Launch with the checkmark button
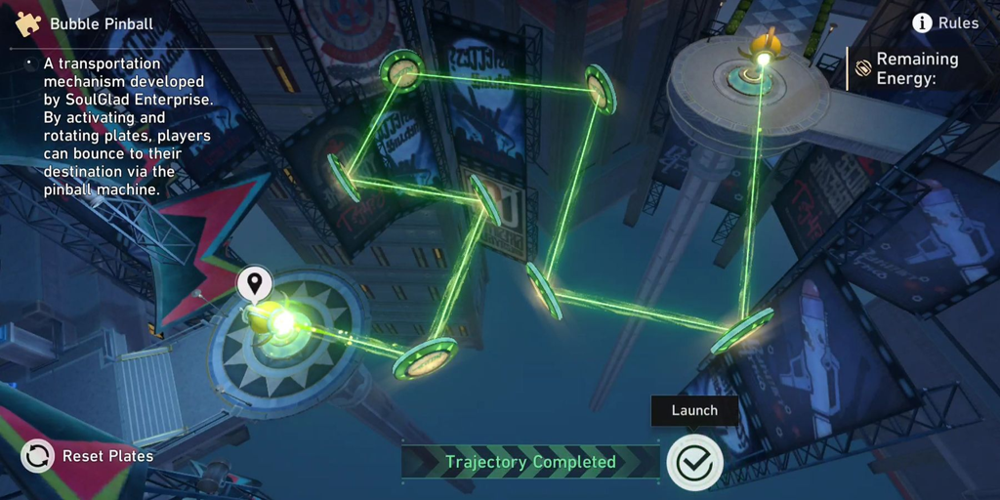 point(694,462)
